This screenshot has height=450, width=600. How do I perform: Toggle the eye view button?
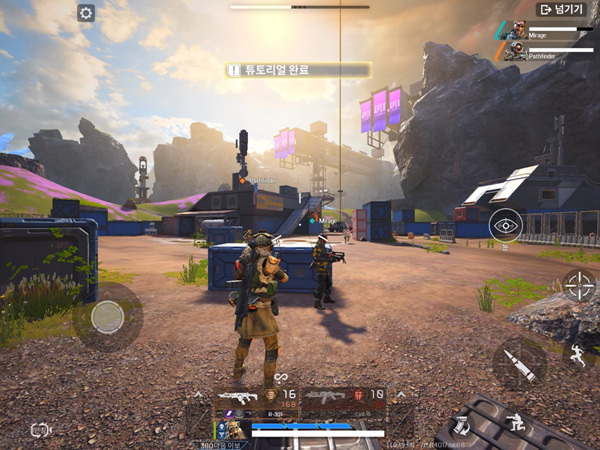click(x=505, y=225)
